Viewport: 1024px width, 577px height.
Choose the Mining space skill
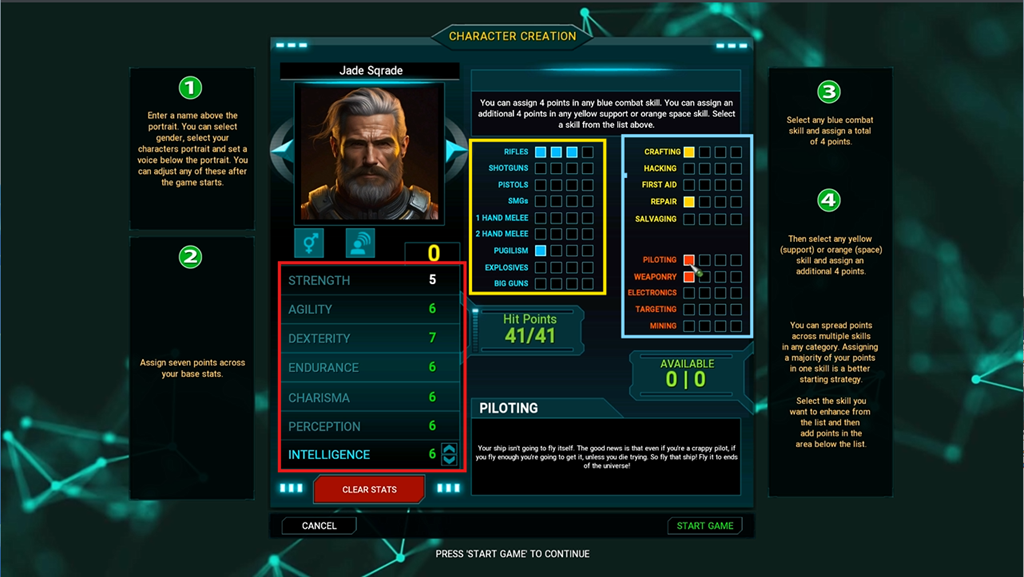click(x=663, y=326)
